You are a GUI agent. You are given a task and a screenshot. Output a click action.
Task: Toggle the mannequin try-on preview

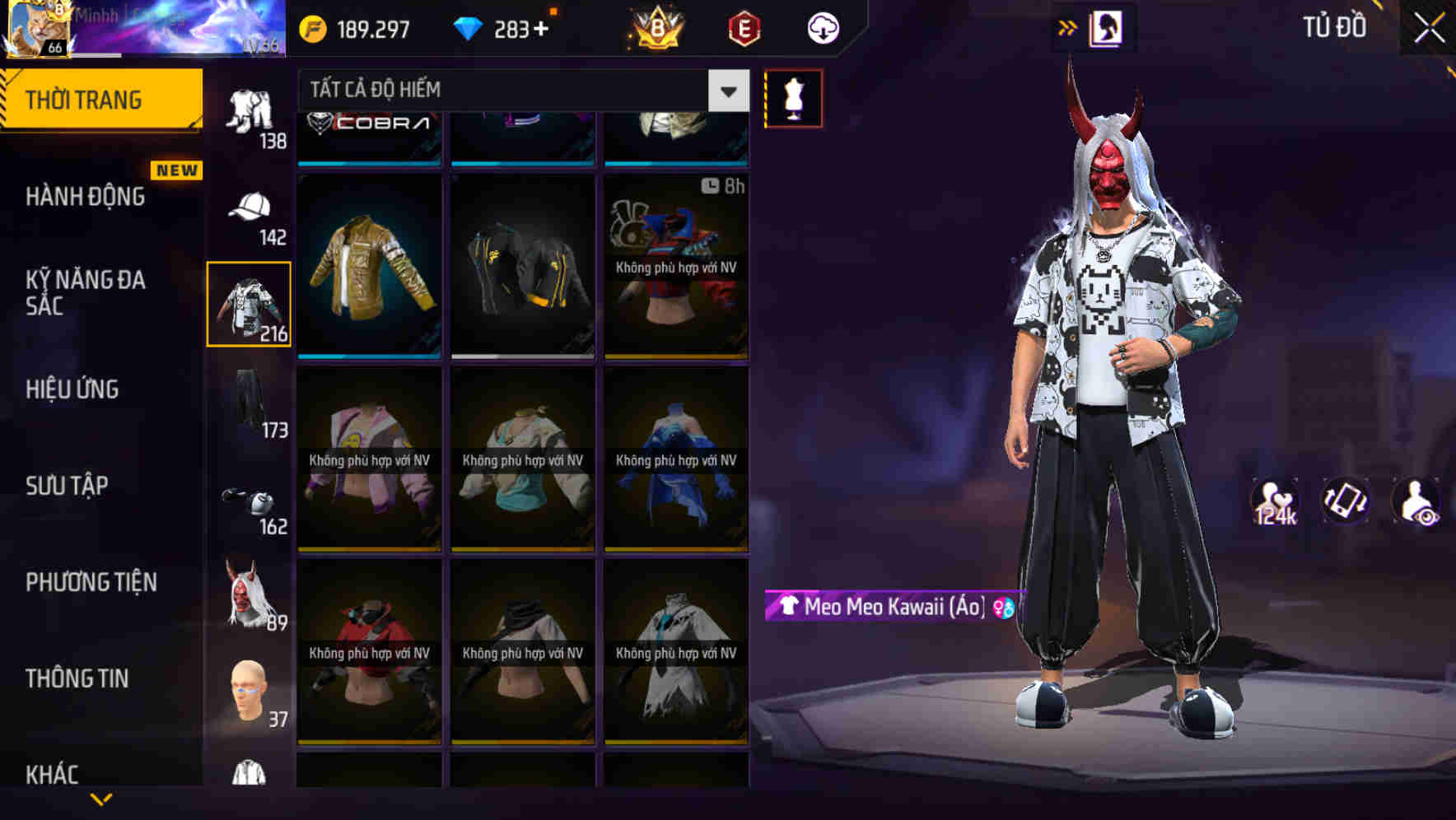(x=793, y=97)
